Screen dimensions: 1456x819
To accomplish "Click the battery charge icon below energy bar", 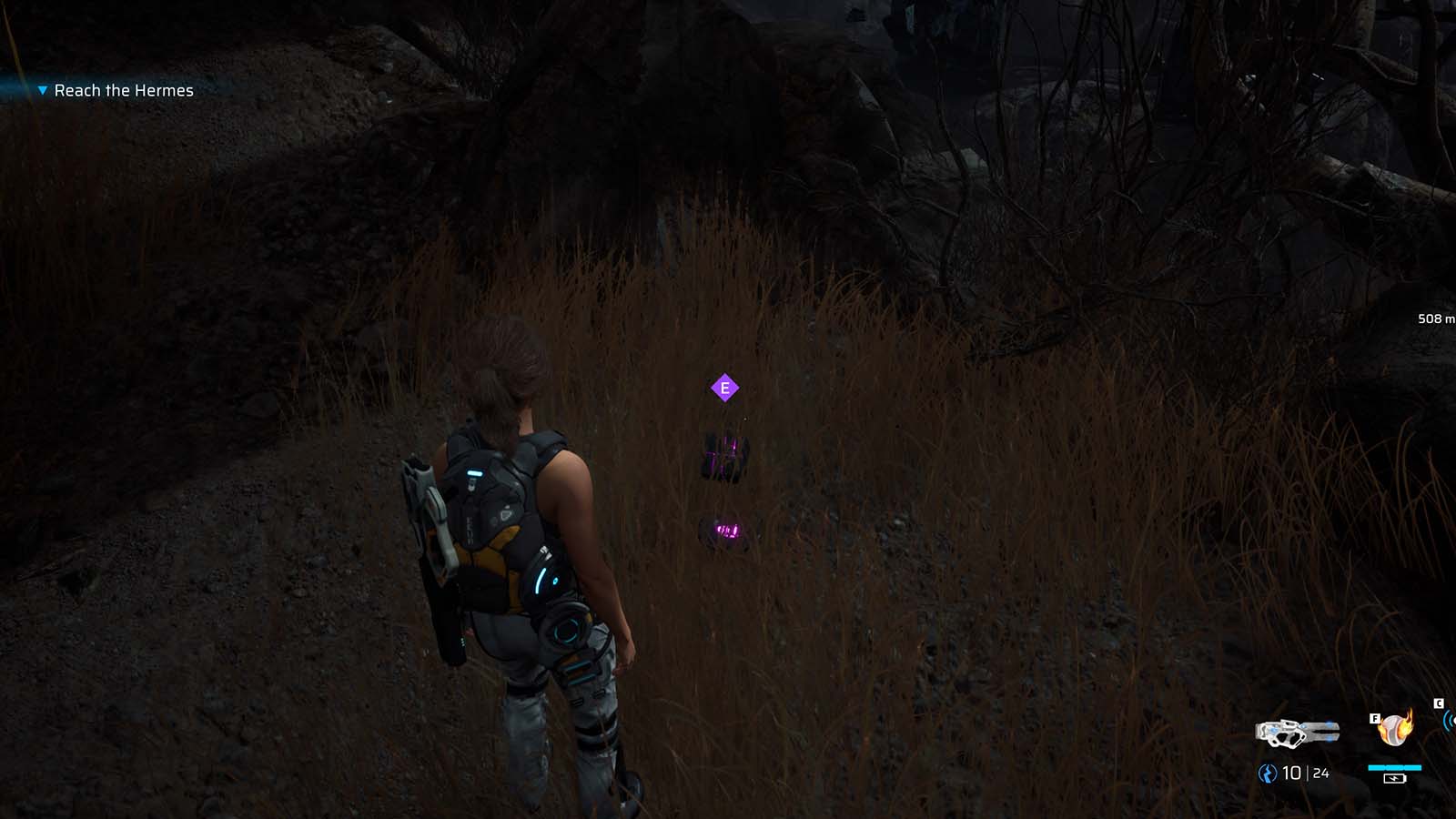I will coord(1395,779).
